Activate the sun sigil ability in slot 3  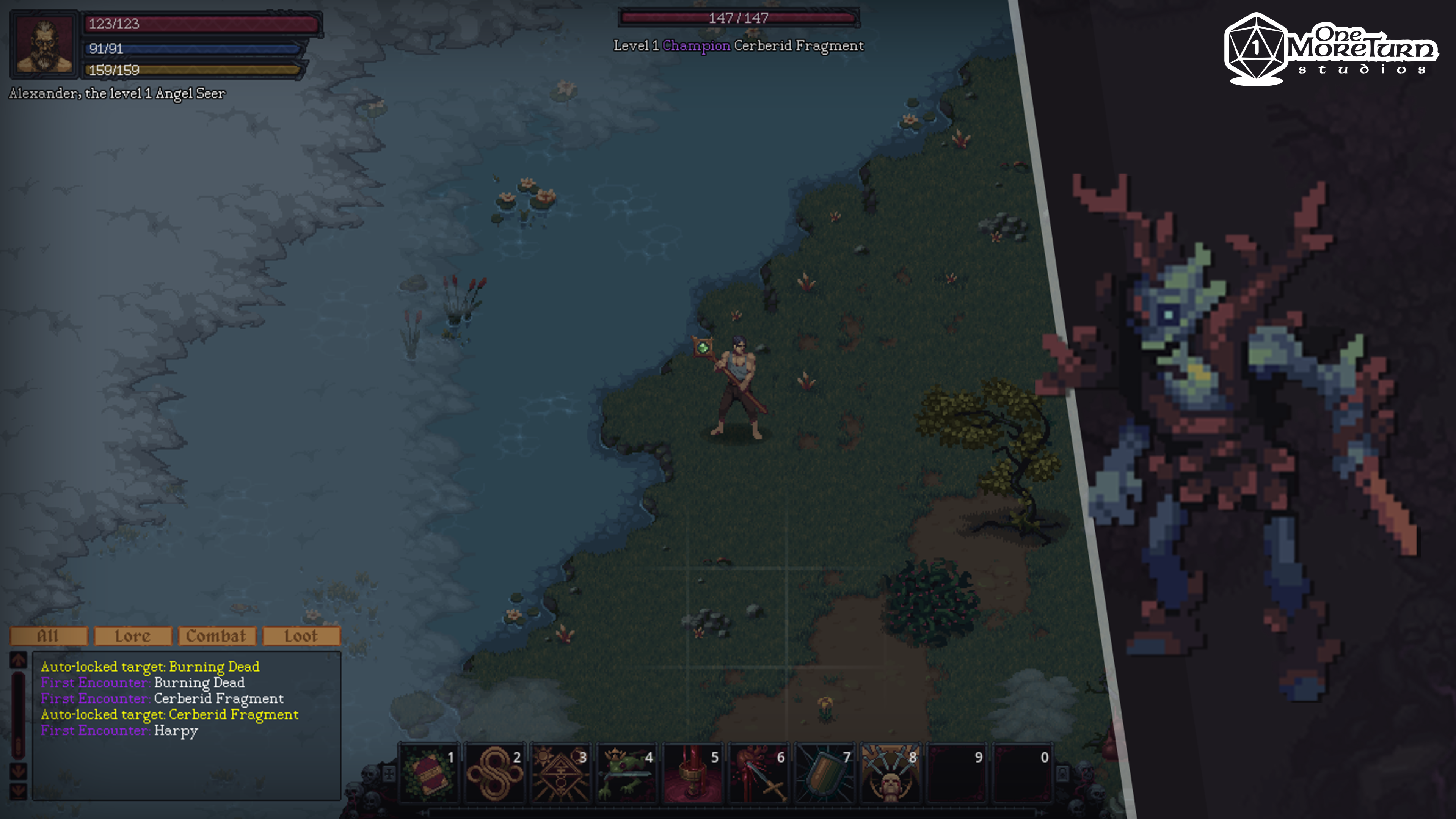(x=561, y=773)
